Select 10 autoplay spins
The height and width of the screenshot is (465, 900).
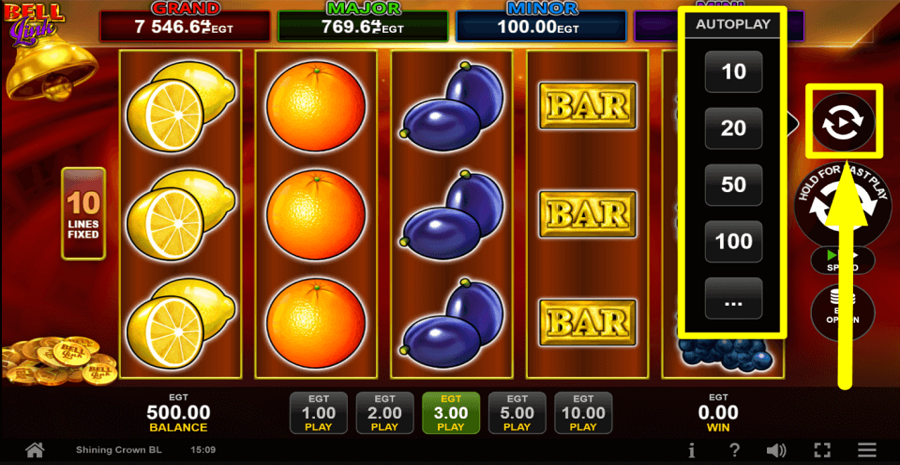point(734,72)
